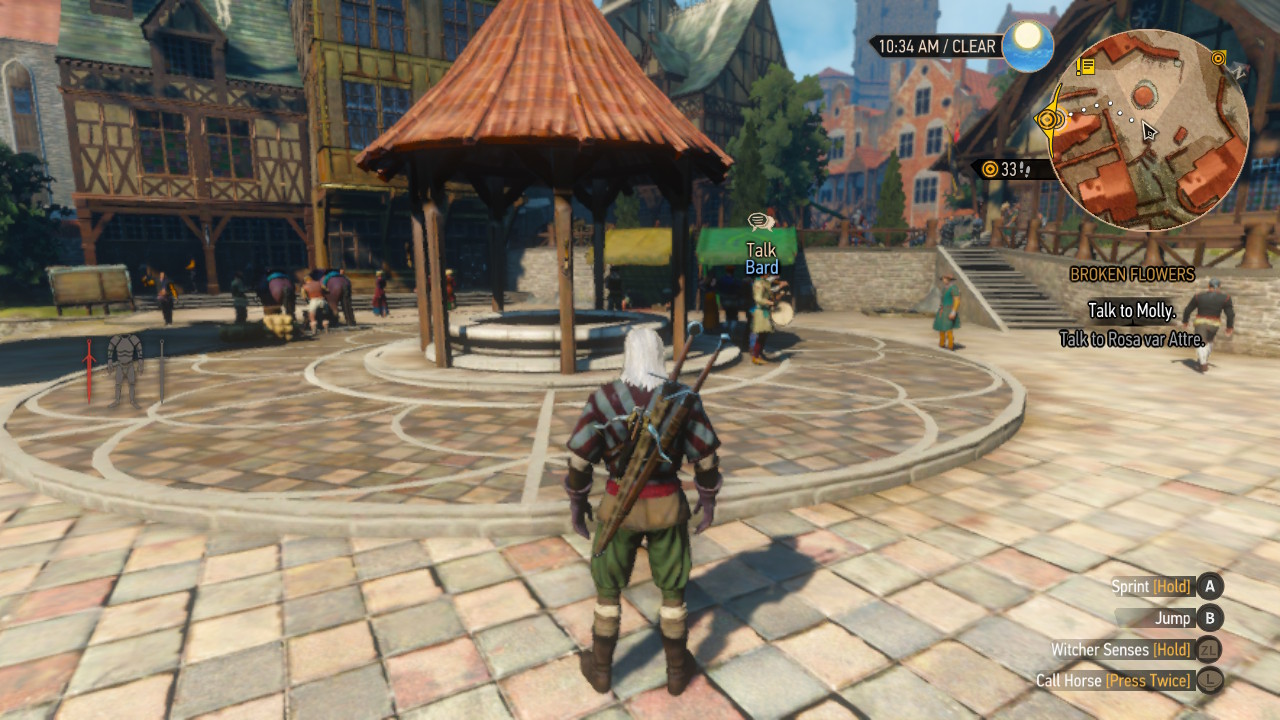Viewport: 1280px width, 720px height.
Task: Open the Broken Flowers quest tracker title
Action: coord(1132,274)
